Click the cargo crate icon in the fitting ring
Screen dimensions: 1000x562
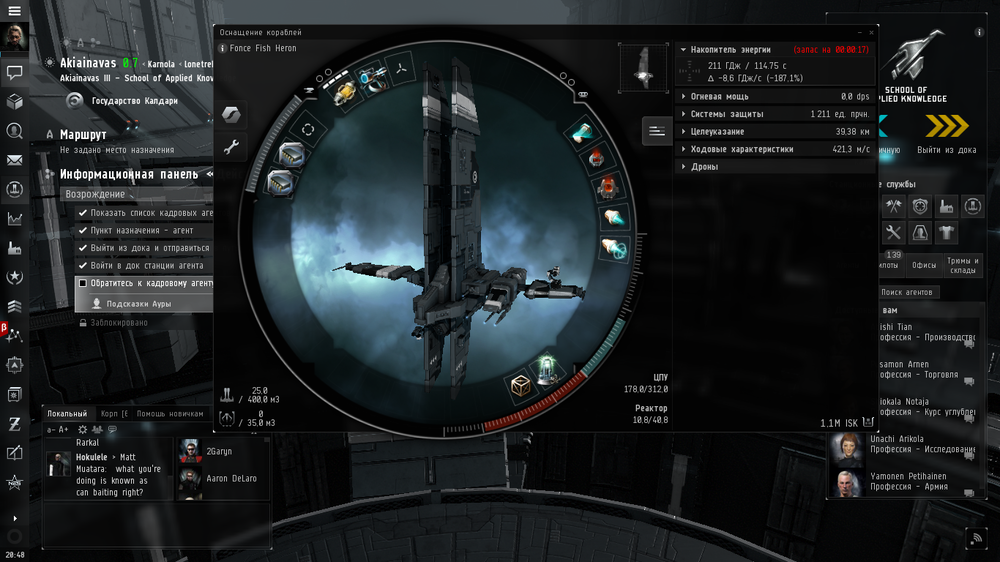pyautogui.click(x=520, y=385)
